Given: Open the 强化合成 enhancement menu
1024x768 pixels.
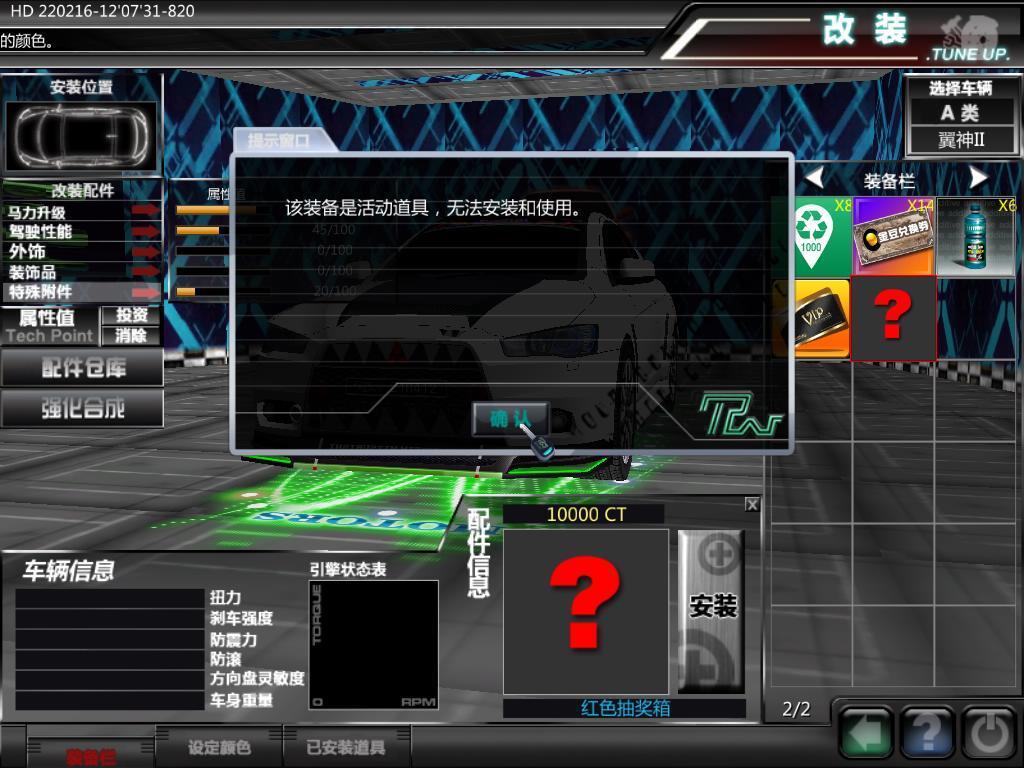Looking at the screenshot, I should [x=82, y=408].
